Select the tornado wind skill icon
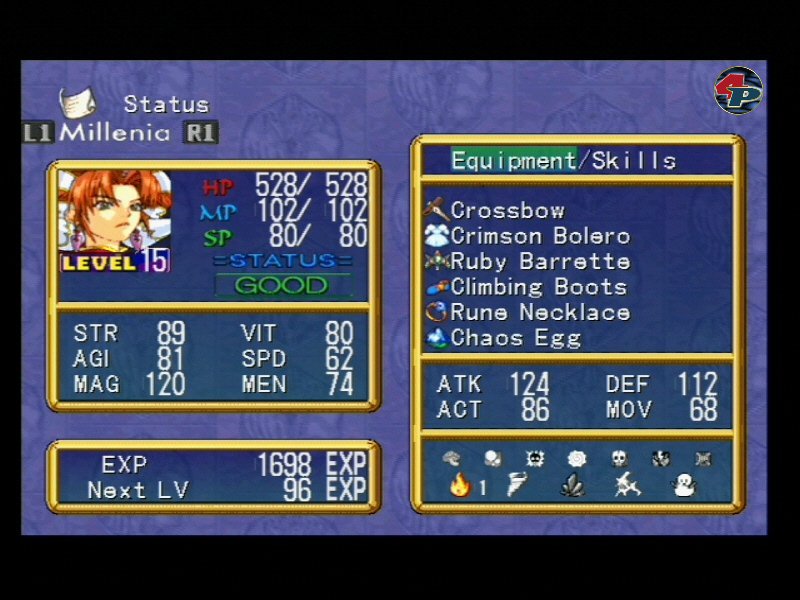The width and height of the screenshot is (800, 600). click(517, 486)
